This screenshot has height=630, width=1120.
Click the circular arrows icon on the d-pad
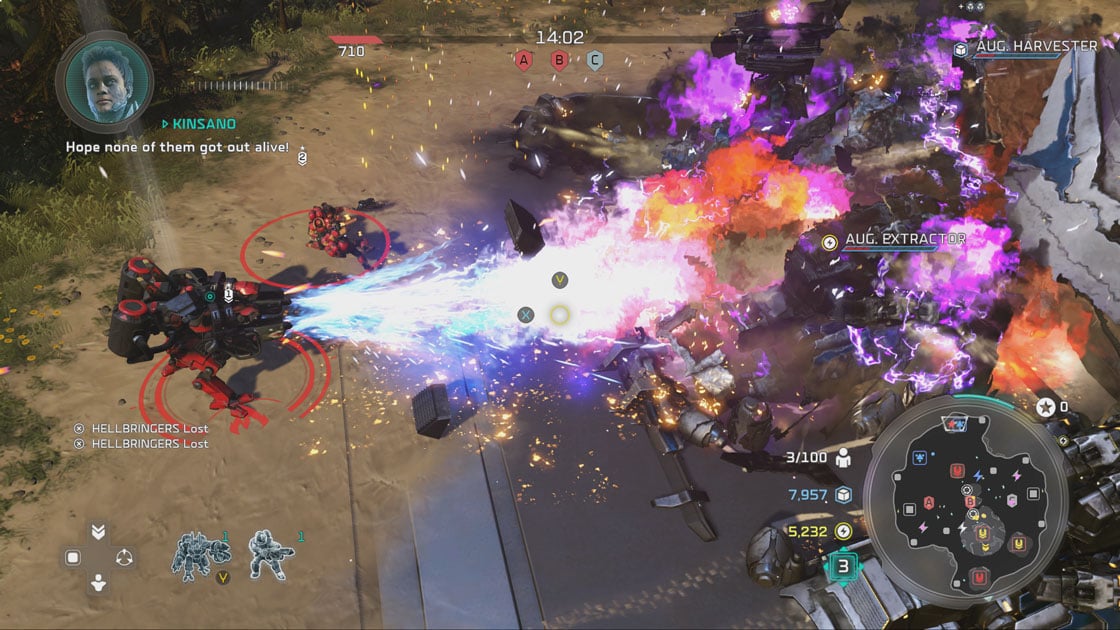point(124,558)
